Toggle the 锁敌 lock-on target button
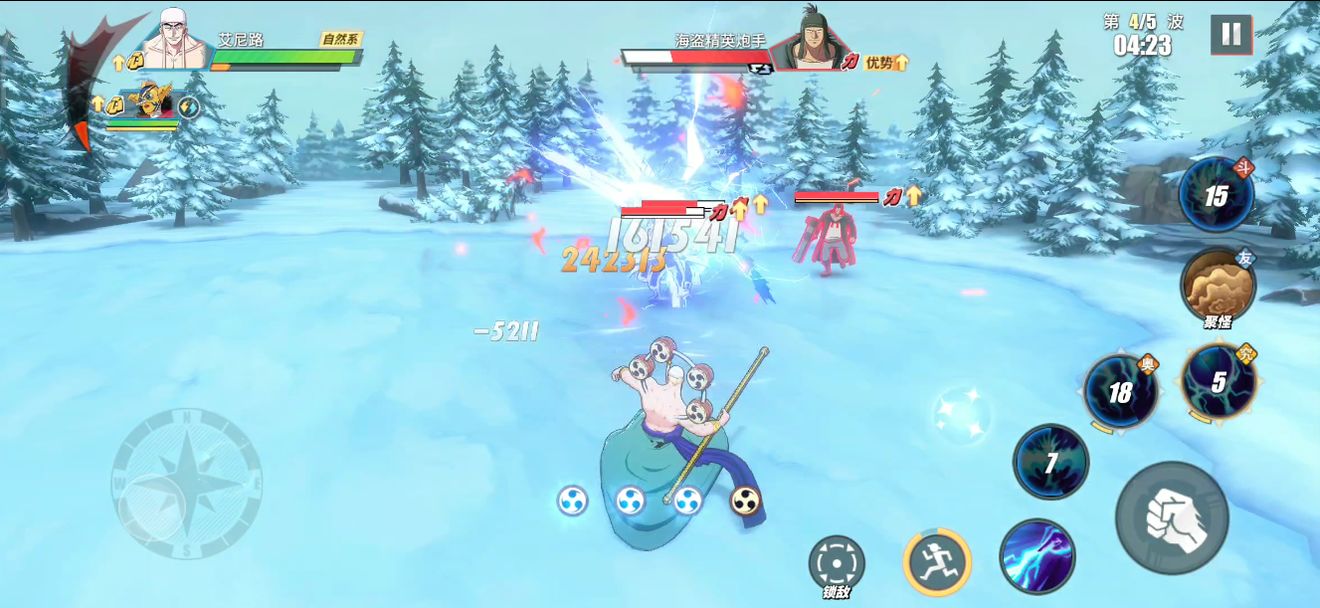The image size is (1320, 608). coord(836,564)
